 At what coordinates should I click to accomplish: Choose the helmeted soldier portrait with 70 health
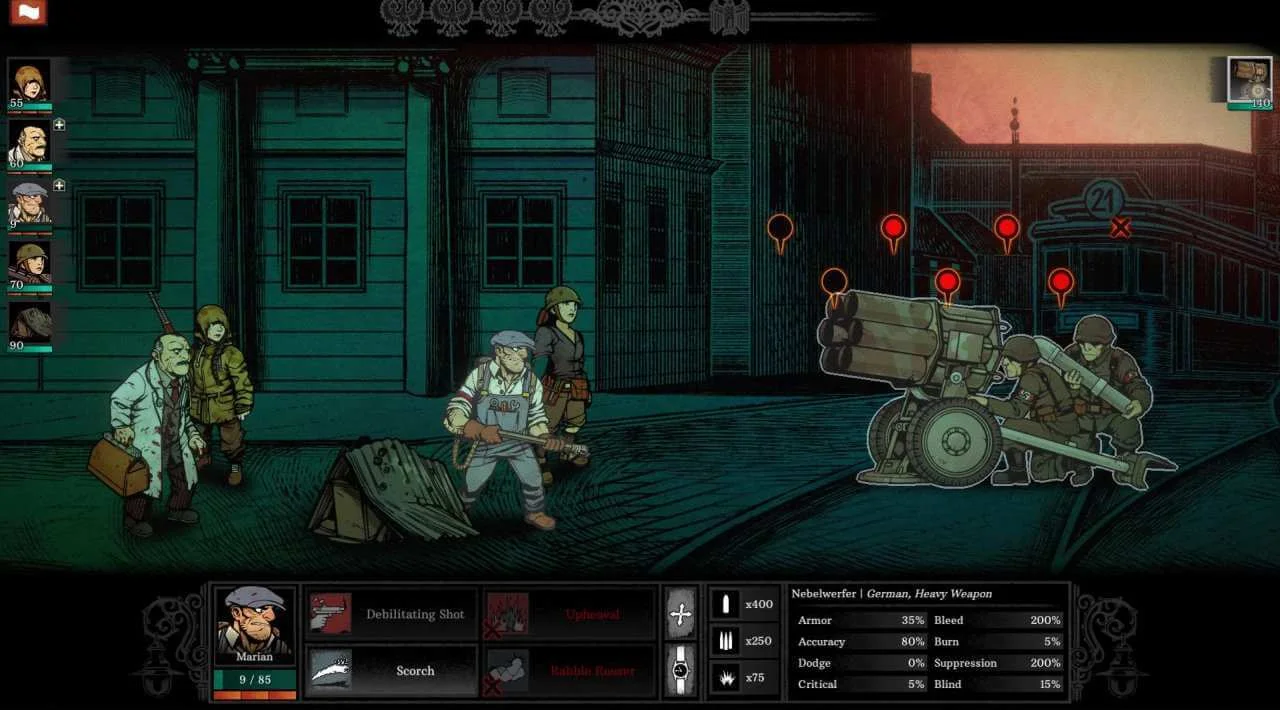(29, 264)
